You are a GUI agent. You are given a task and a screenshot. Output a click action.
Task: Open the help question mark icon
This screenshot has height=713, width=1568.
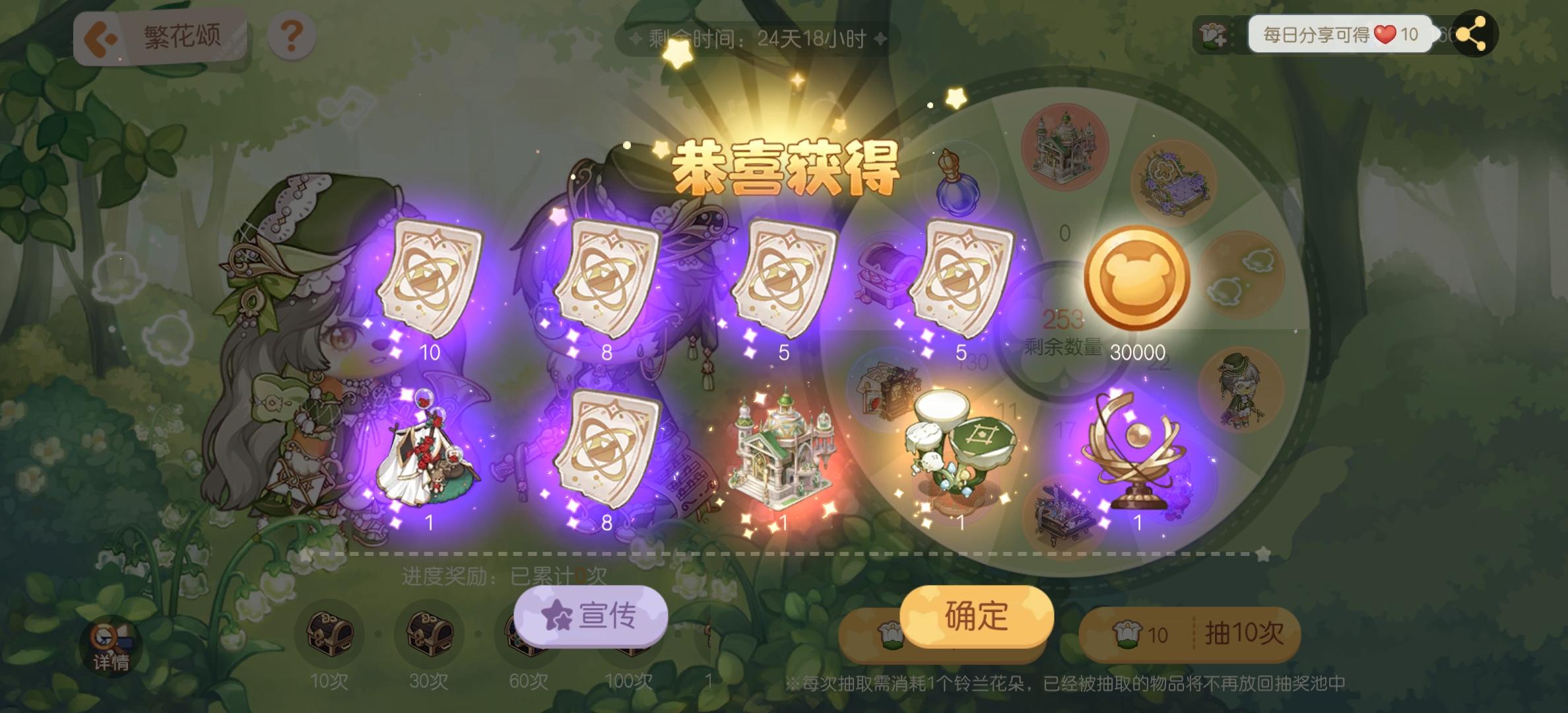tap(292, 36)
